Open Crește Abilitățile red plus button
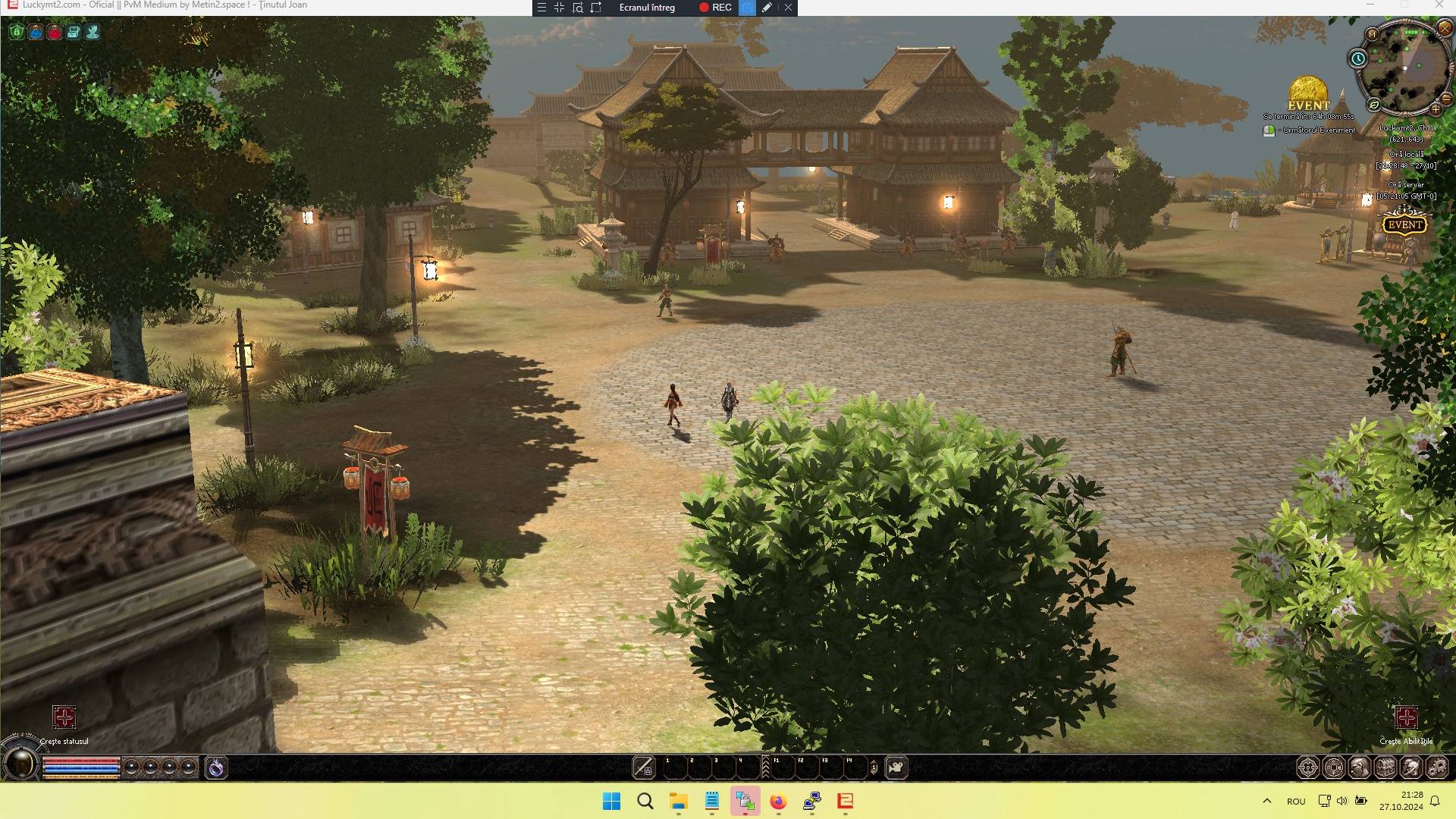Image resolution: width=1456 pixels, height=819 pixels. point(1406,717)
